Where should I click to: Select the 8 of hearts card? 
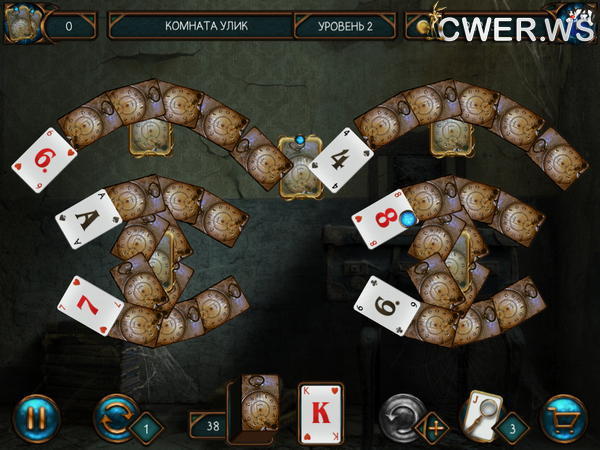[x=380, y=218]
